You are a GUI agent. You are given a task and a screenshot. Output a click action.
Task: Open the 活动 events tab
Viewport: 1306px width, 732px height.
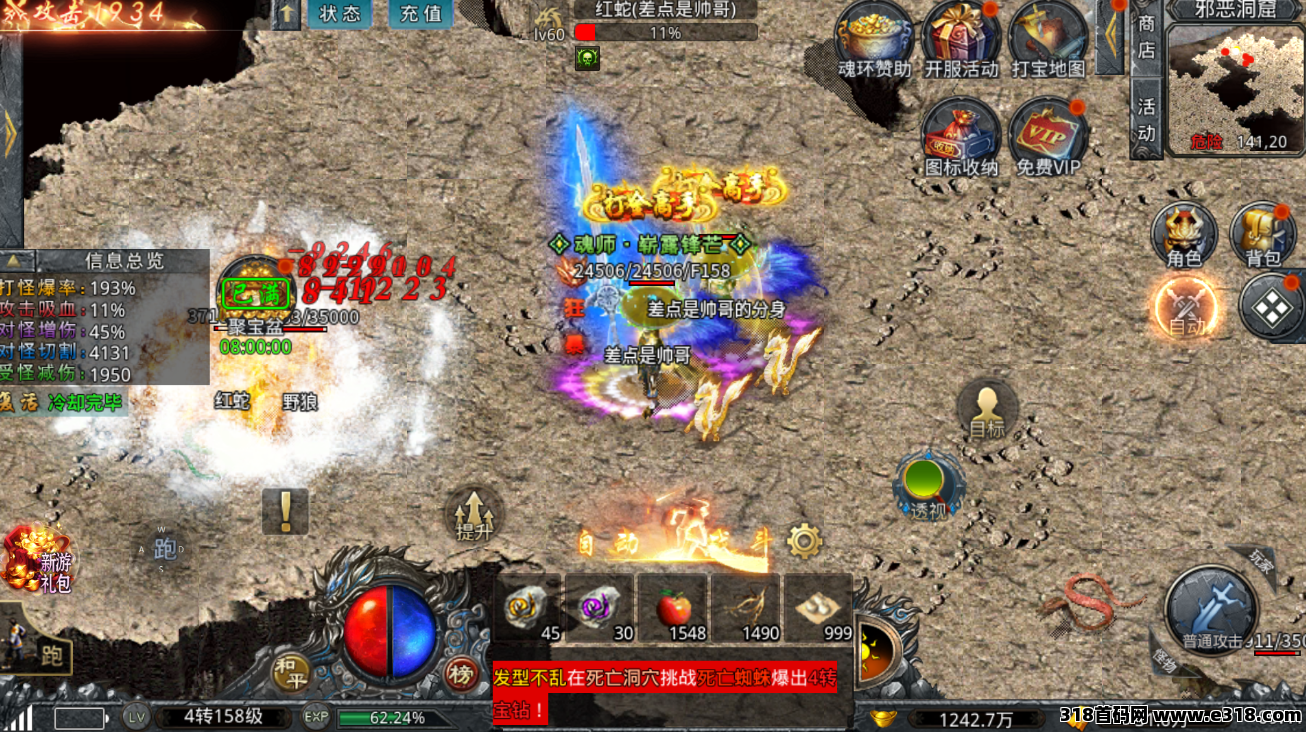[x=1146, y=119]
